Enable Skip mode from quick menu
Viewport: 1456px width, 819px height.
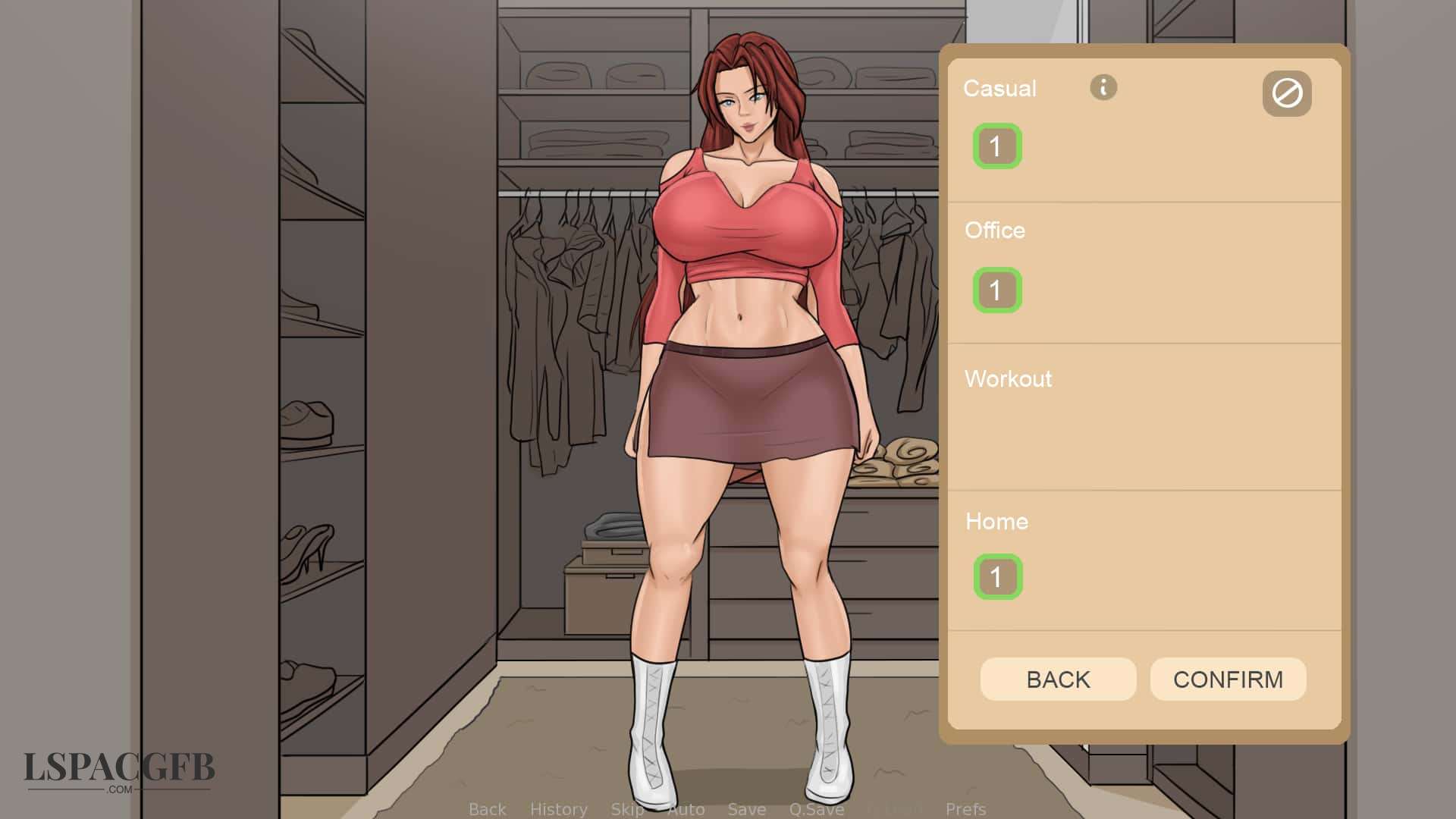[626, 809]
